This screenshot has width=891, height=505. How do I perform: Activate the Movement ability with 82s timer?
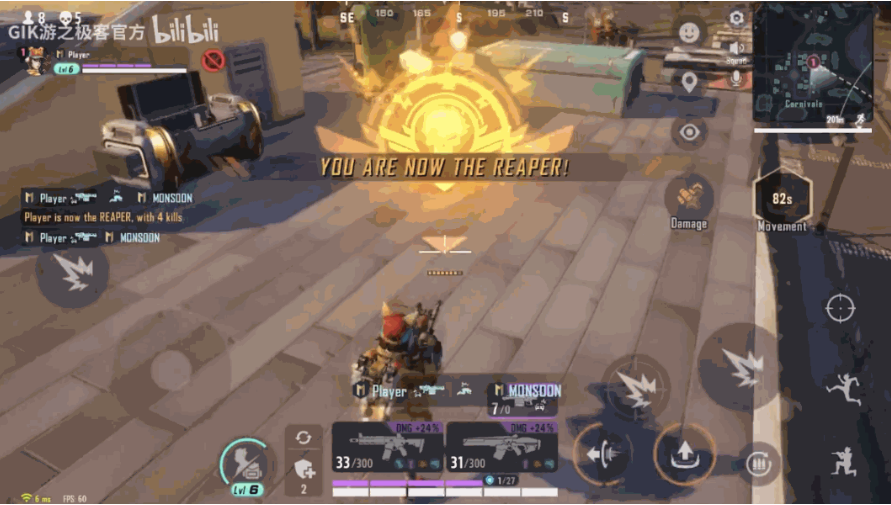pyautogui.click(x=782, y=198)
